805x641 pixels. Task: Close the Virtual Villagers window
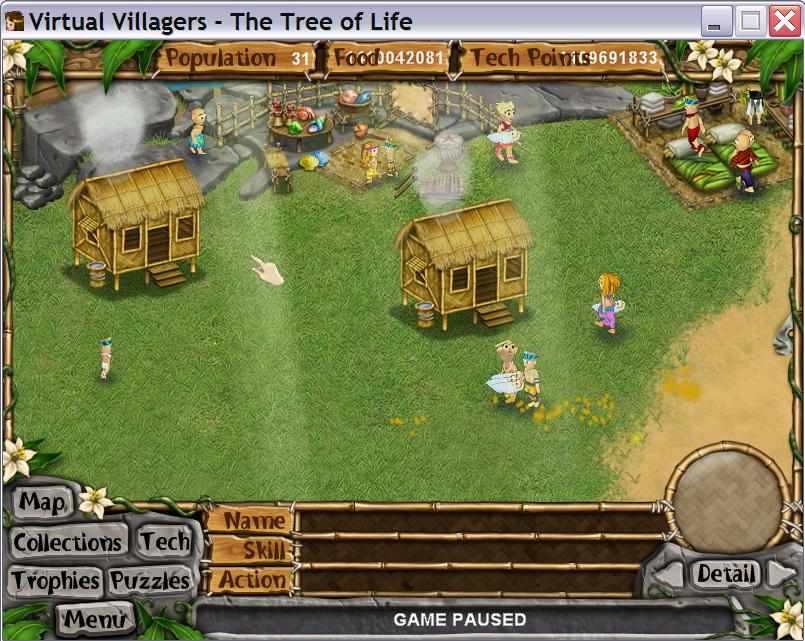click(x=784, y=21)
